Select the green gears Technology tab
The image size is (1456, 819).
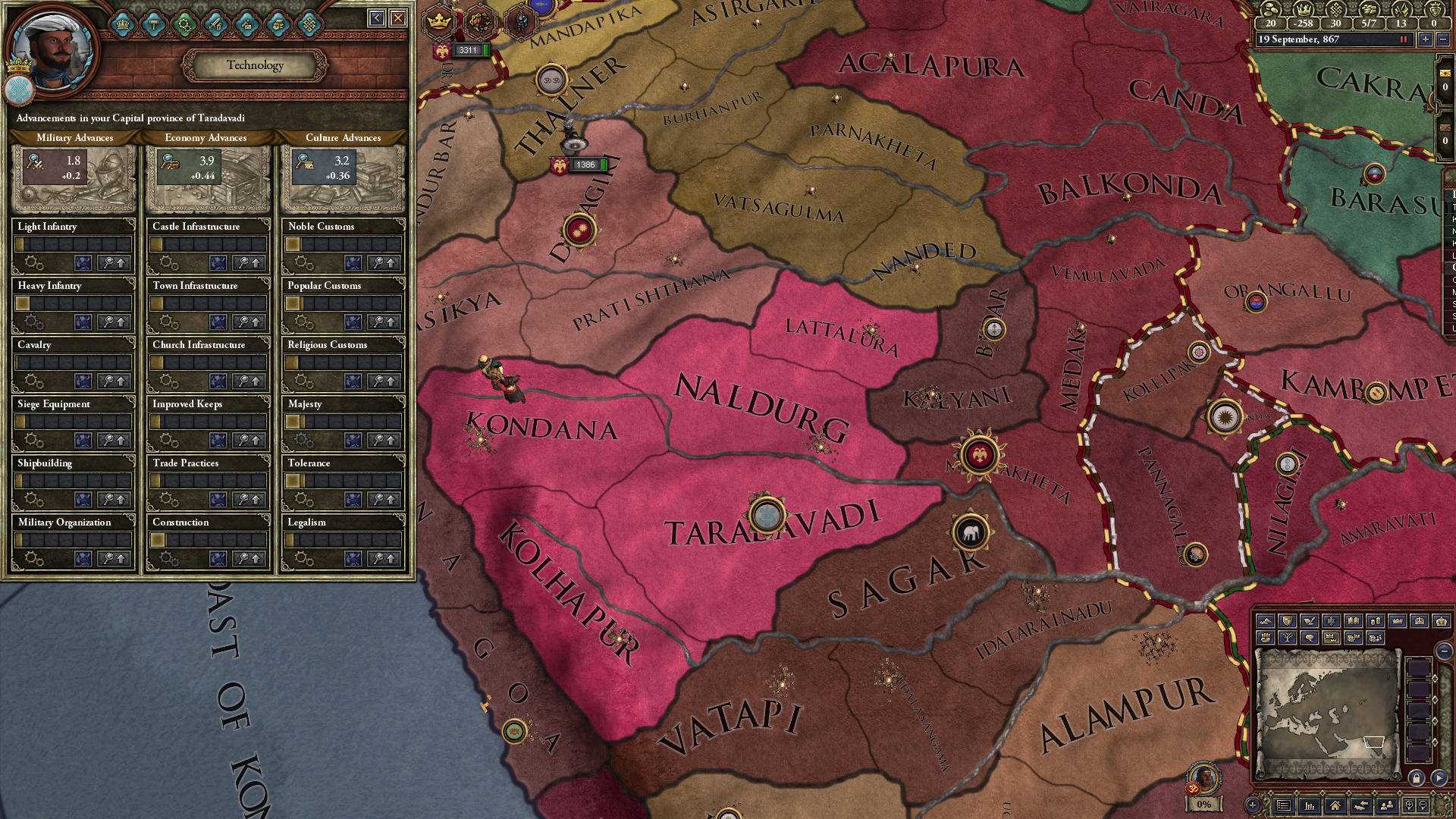click(185, 24)
